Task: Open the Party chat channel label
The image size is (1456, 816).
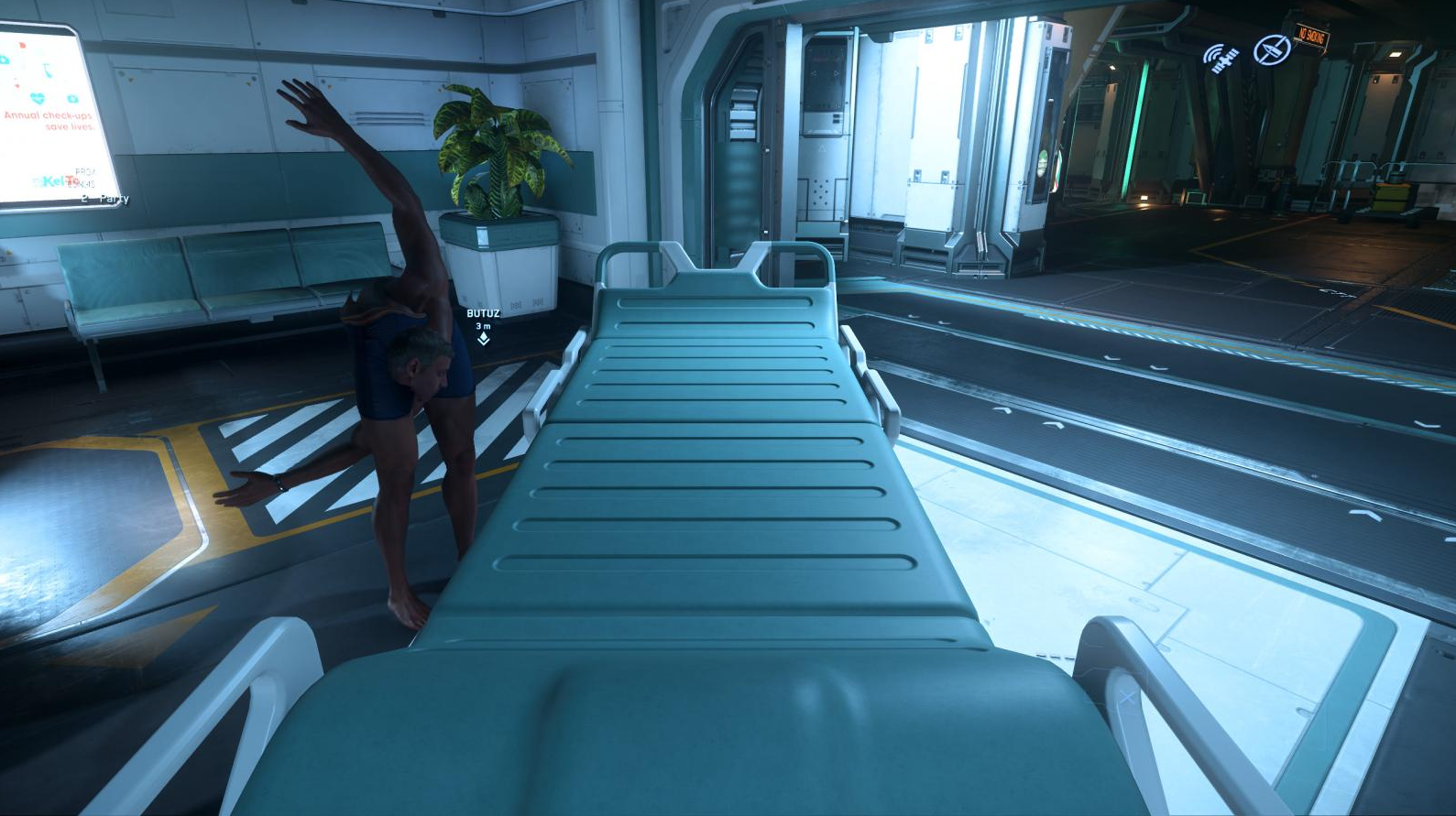Action: (114, 199)
